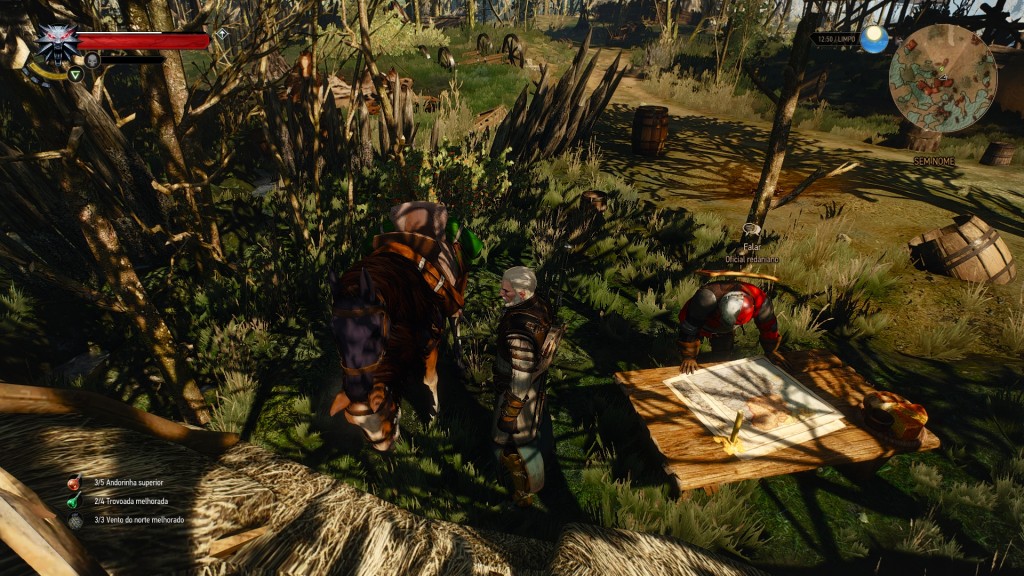Viewport: 1024px width, 576px height.
Task: Select the Andorinha superior potion
Action: pyautogui.click(x=74, y=483)
